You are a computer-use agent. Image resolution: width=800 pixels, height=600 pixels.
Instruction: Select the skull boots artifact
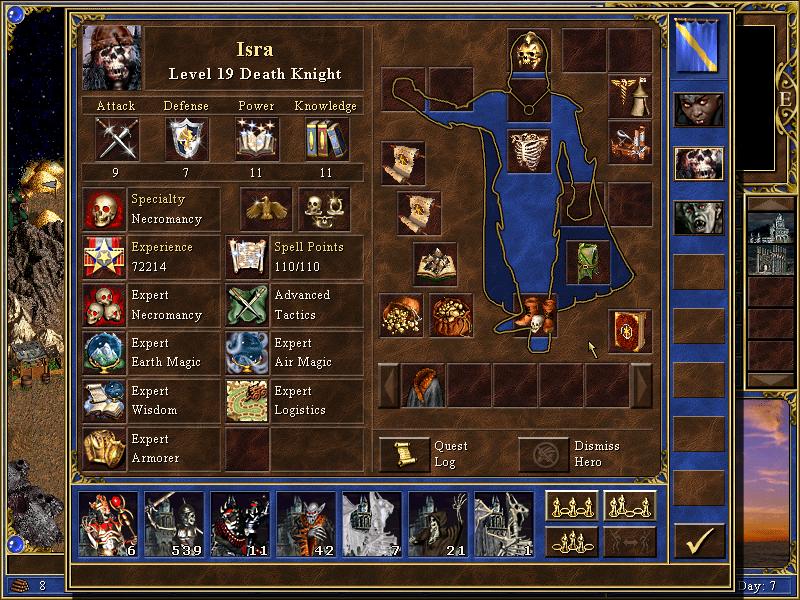tap(535, 315)
